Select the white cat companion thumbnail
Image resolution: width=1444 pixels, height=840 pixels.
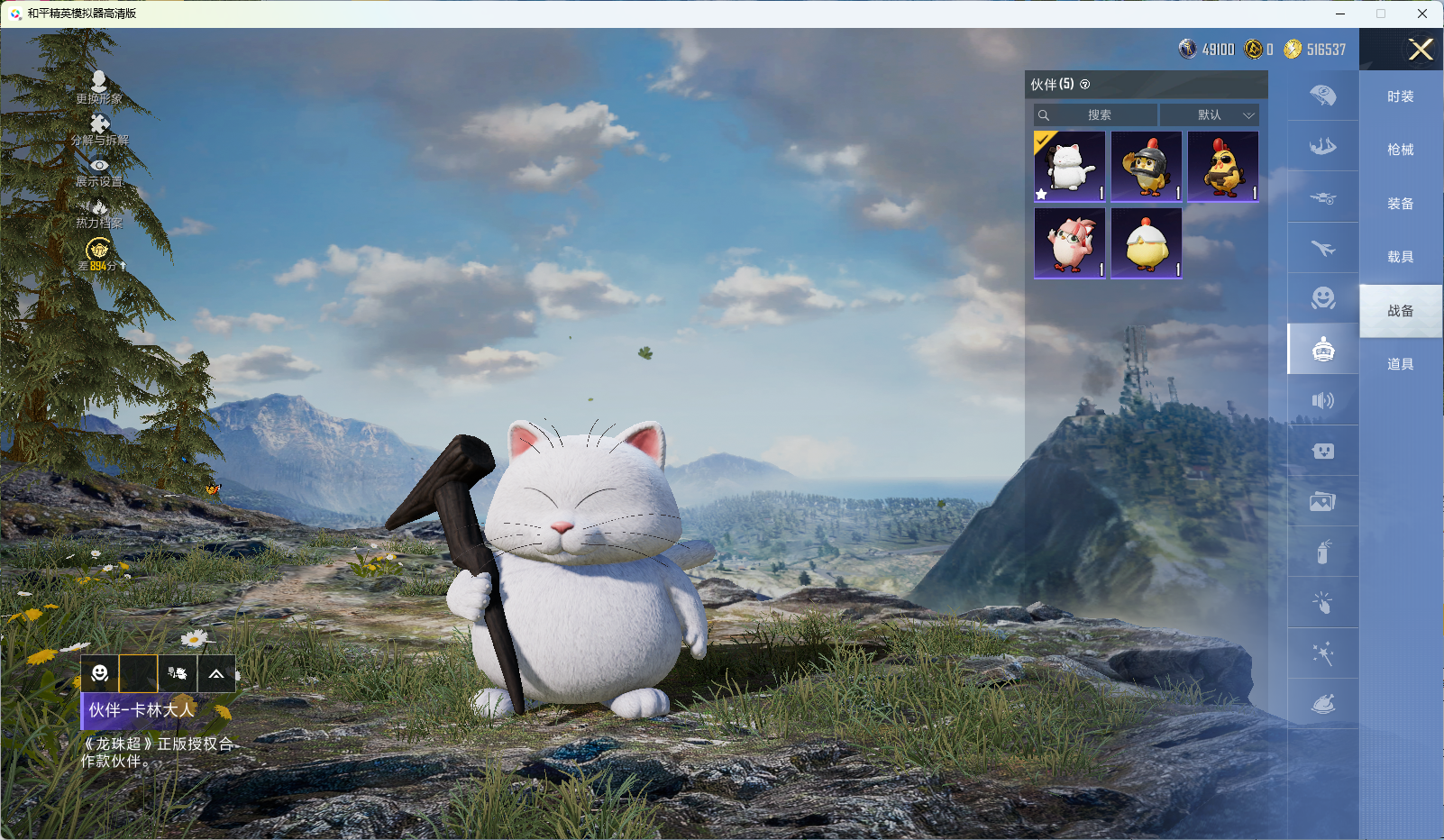coord(1070,167)
